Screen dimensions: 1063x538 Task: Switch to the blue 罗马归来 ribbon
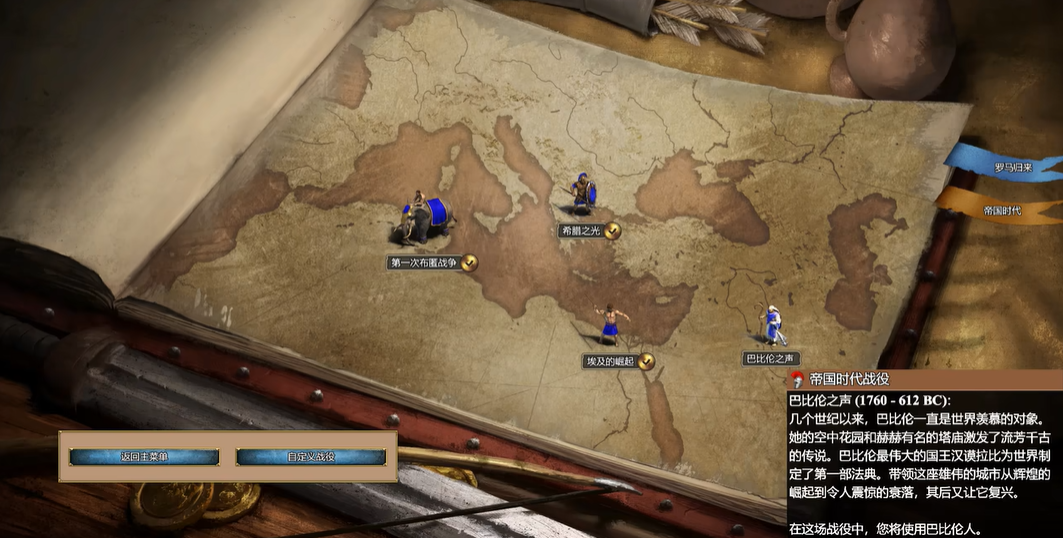1010,165
